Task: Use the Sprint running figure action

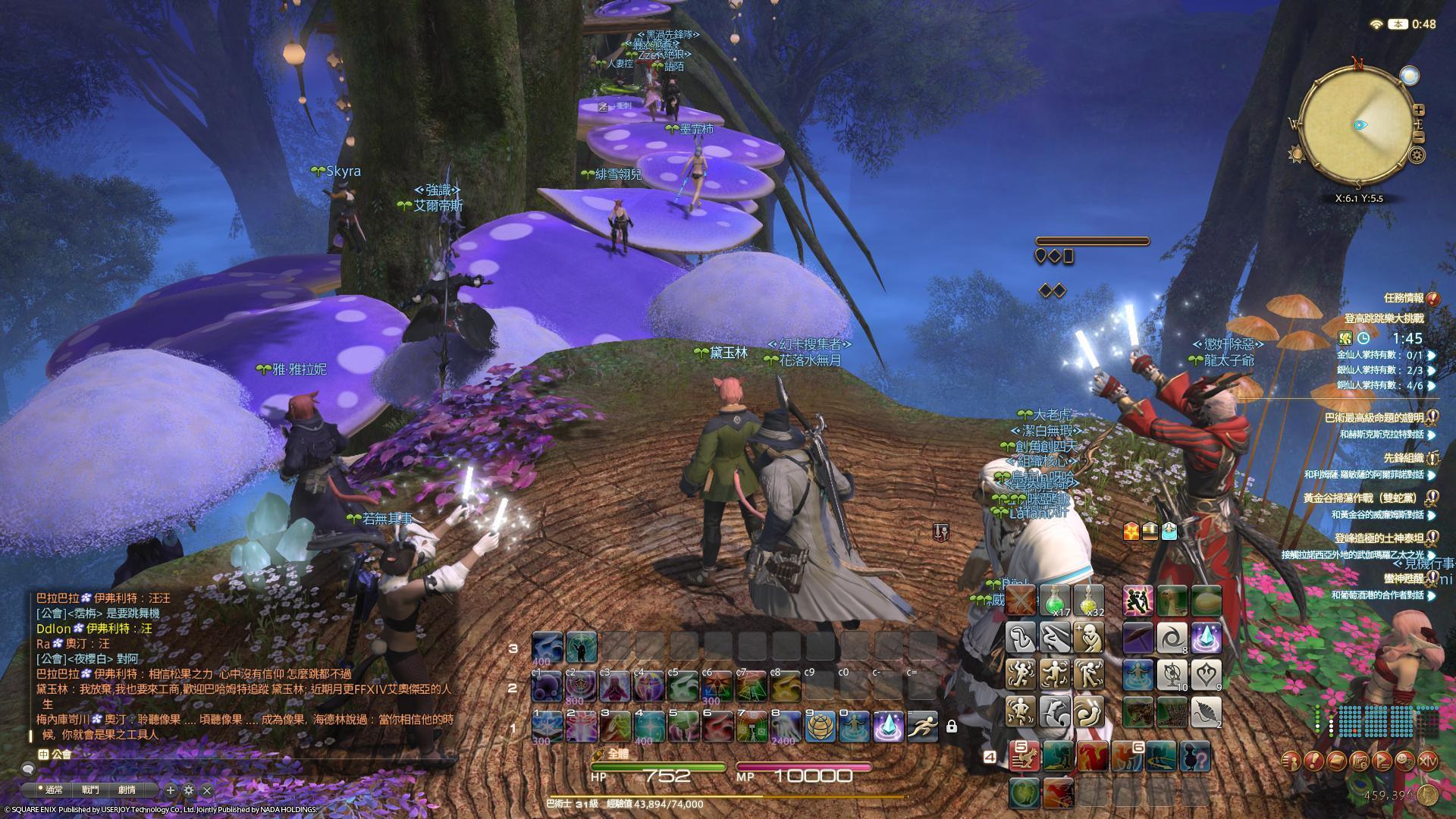Action: click(921, 726)
